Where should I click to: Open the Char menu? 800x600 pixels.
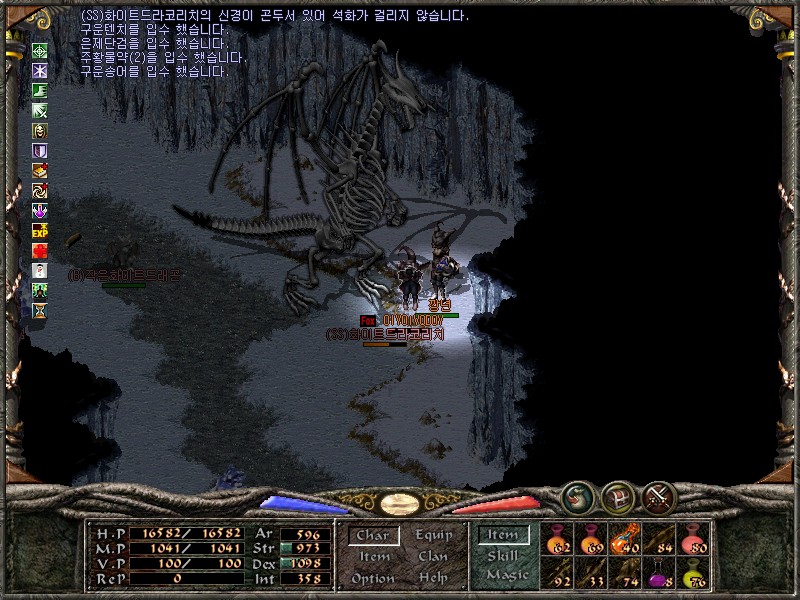[374, 536]
